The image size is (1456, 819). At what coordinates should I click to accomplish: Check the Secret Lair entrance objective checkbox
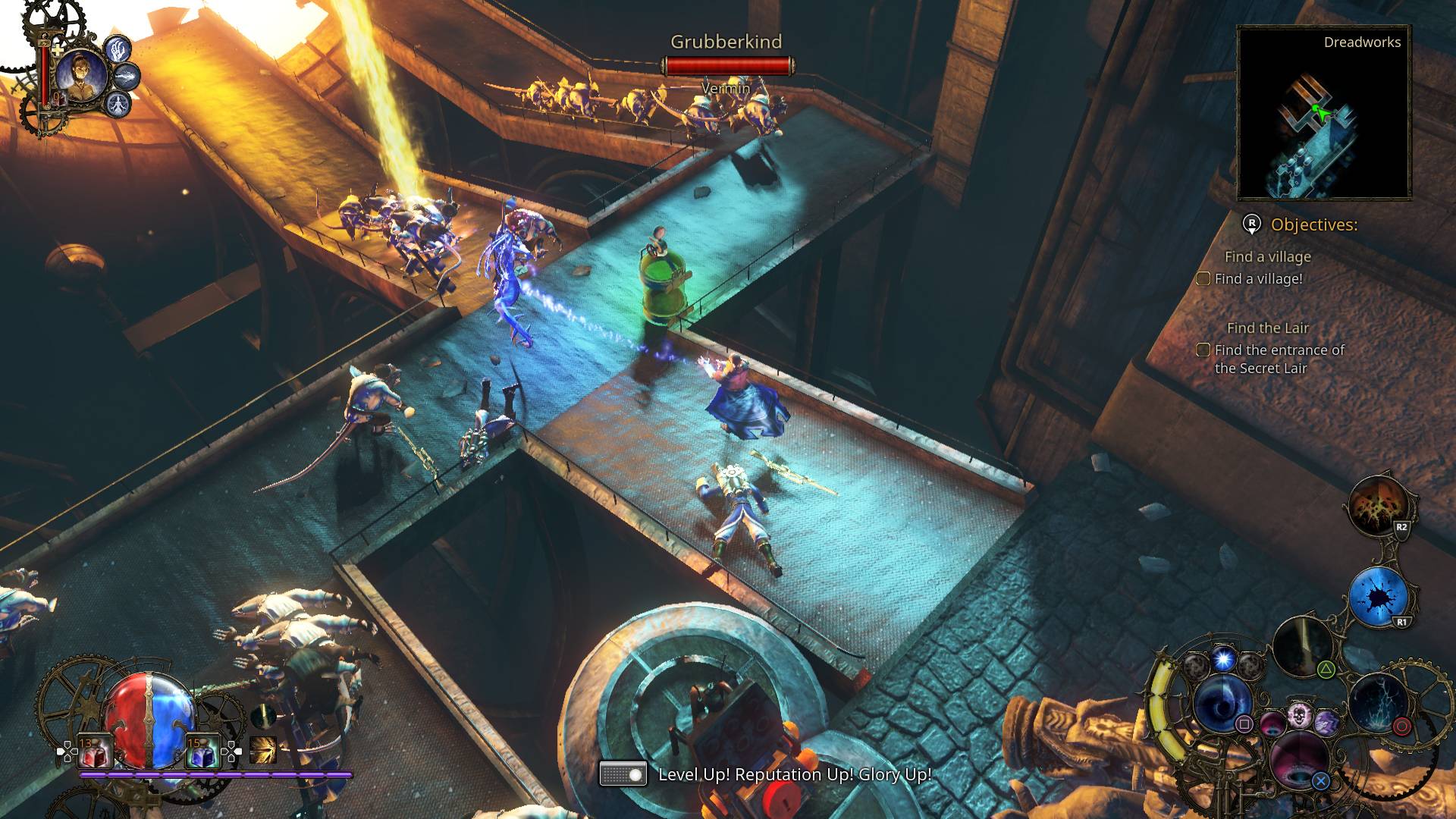tap(1203, 350)
